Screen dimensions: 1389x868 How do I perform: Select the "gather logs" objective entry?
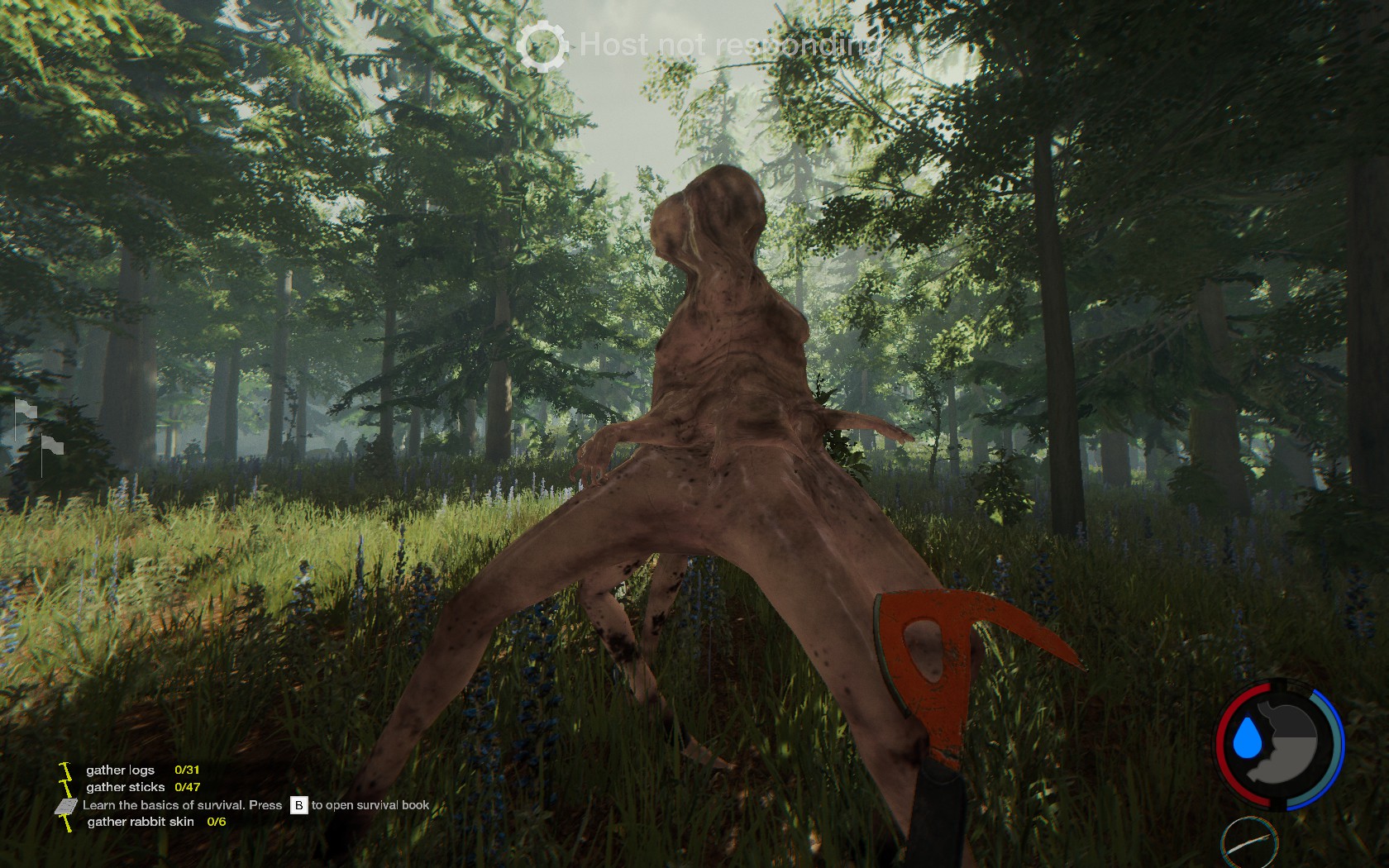click(x=121, y=770)
